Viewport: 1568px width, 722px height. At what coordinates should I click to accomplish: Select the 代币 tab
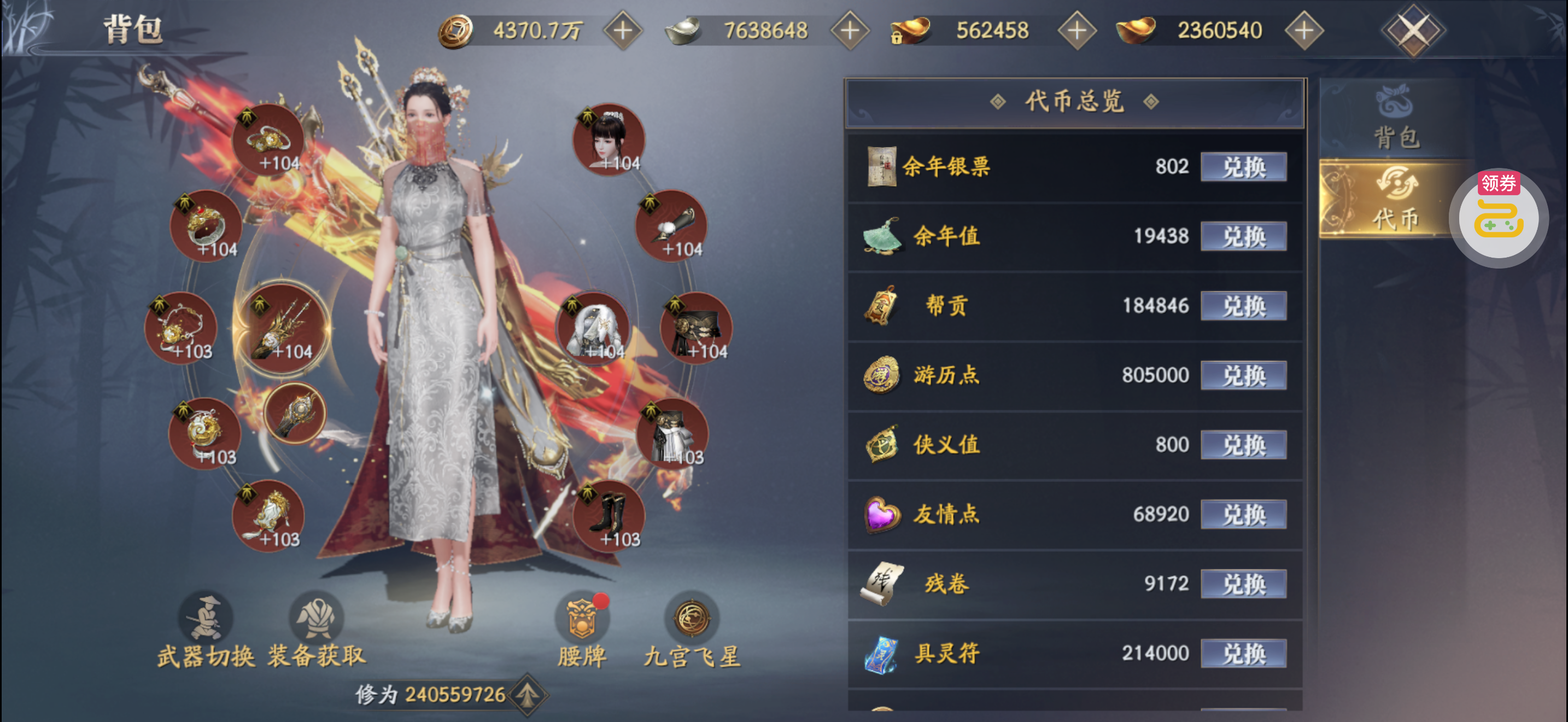point(1396,200)
